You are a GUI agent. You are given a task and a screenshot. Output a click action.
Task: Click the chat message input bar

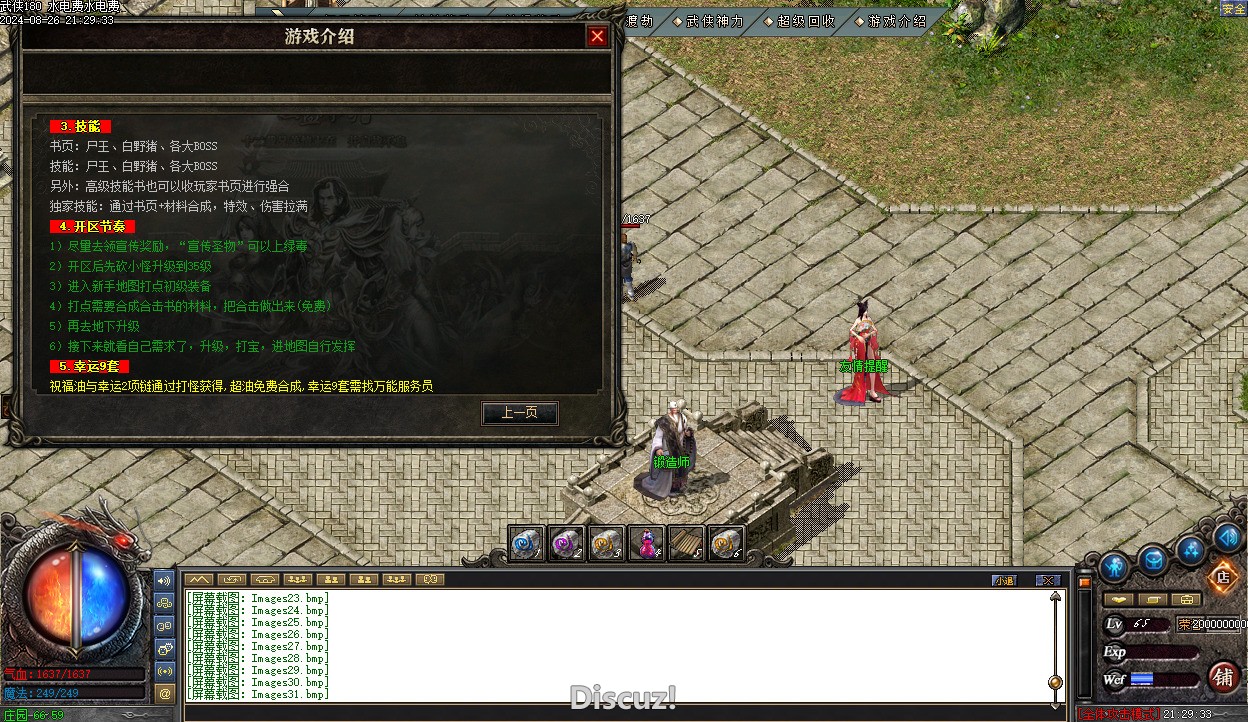[x=620, y=713]
